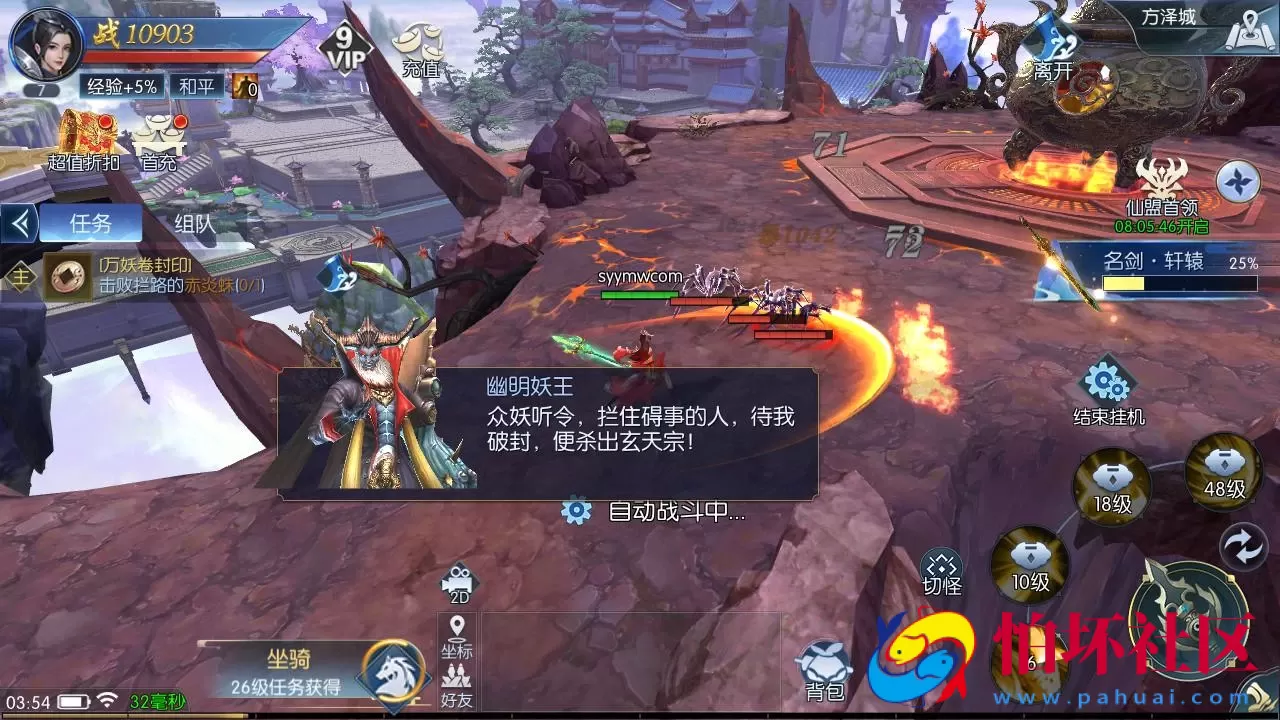Select the 任务 quest tab
The image size is (1280, 720).
[92, 222]
